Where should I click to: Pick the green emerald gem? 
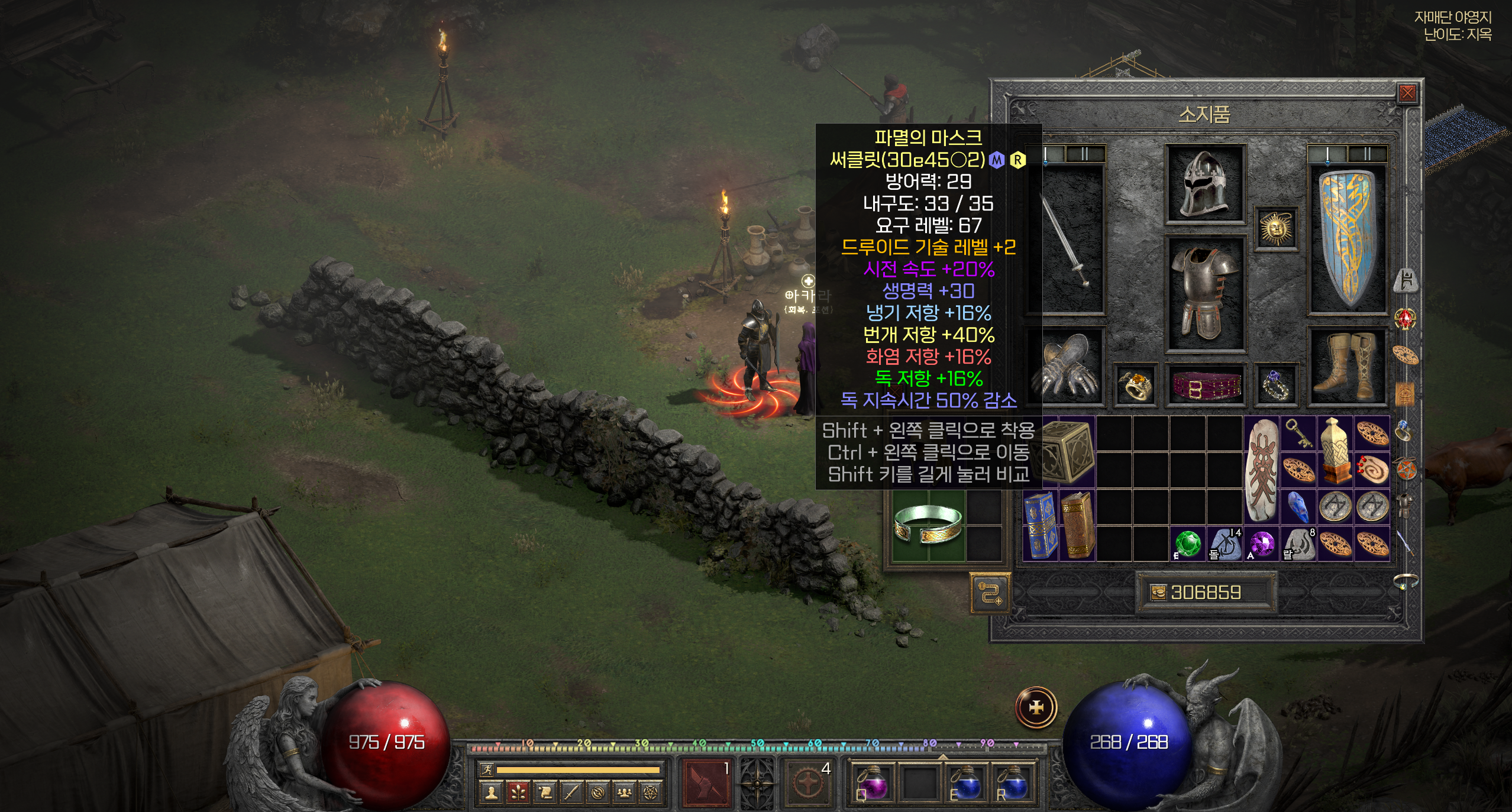1187,544
